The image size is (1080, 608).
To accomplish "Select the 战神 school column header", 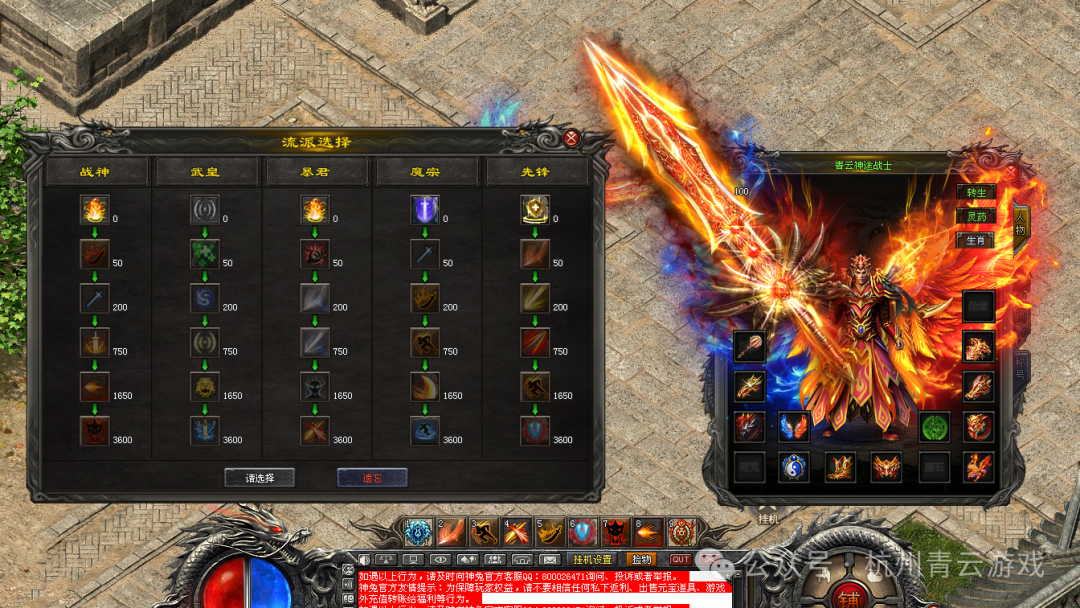I will coord(96,172).
